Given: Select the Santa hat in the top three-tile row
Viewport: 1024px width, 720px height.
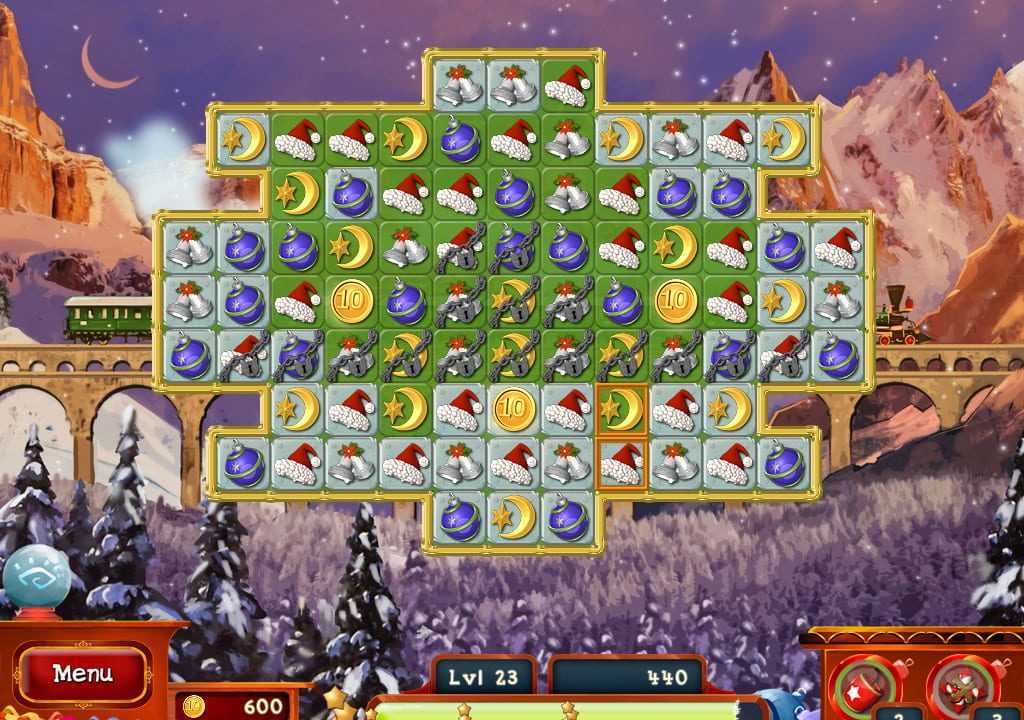Looking at the screenshot, I should coord(568,86).
